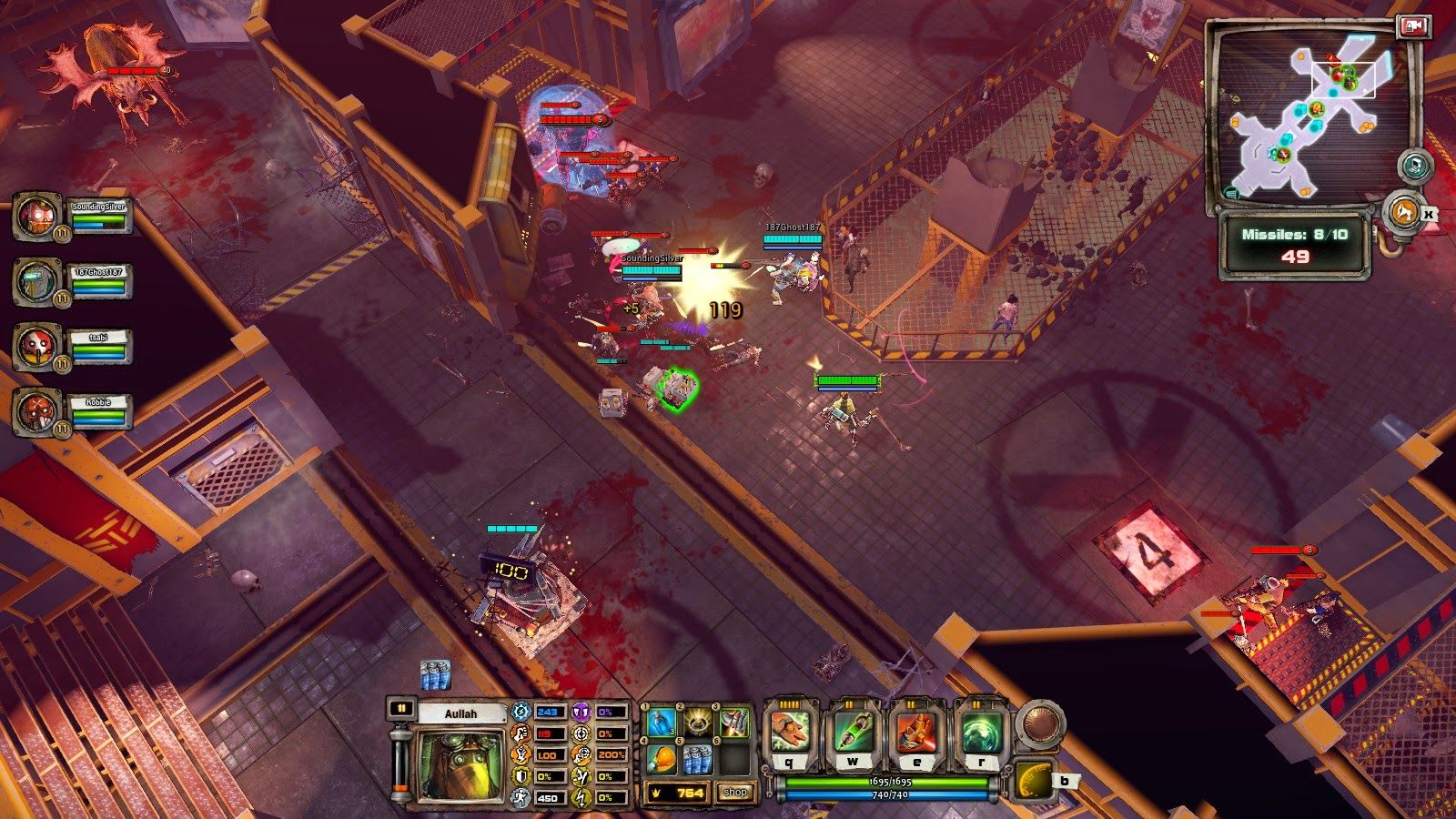
Task: Open the computer terminal button by minimap
Action: (x=1415, y=167)
